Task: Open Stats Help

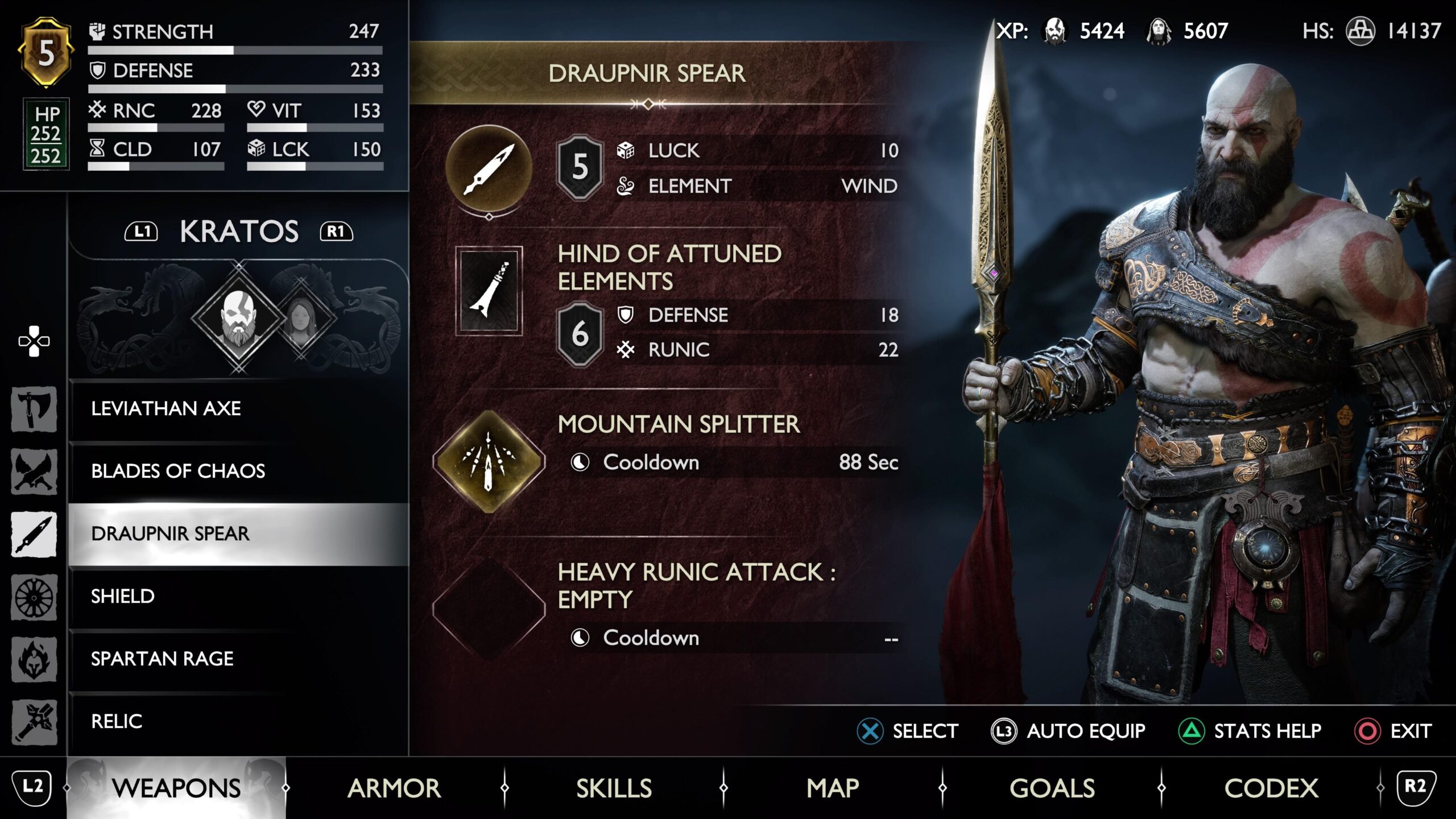Action: point(1250,731)
